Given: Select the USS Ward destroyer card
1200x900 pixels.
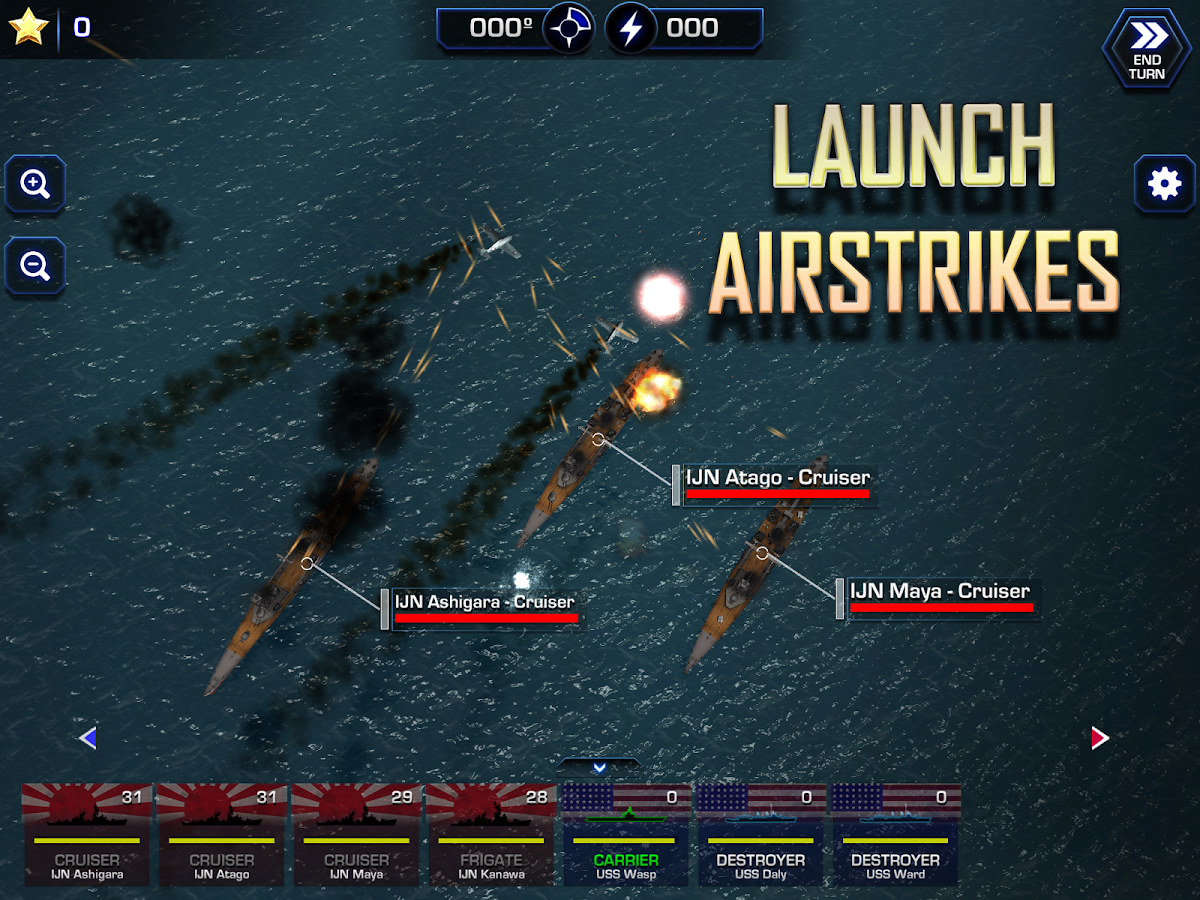Looking at the screenshot, I should point(895,834).
